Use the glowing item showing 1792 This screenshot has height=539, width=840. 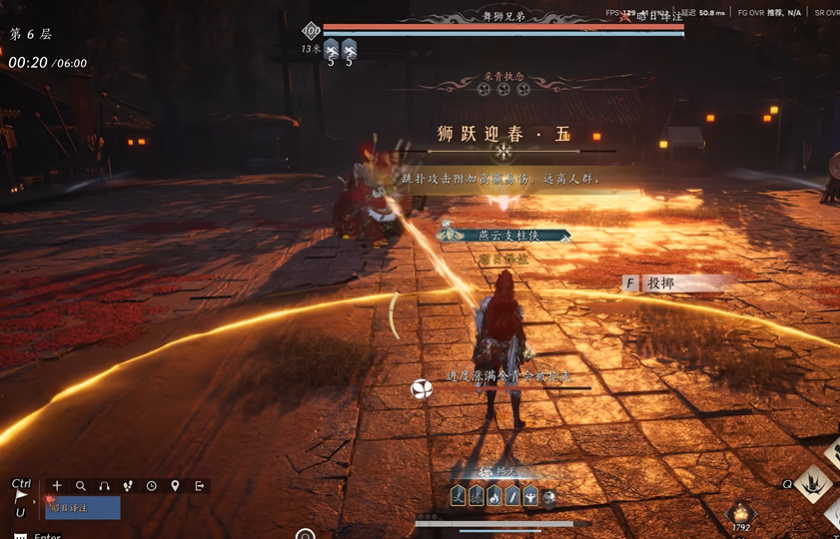741,512
